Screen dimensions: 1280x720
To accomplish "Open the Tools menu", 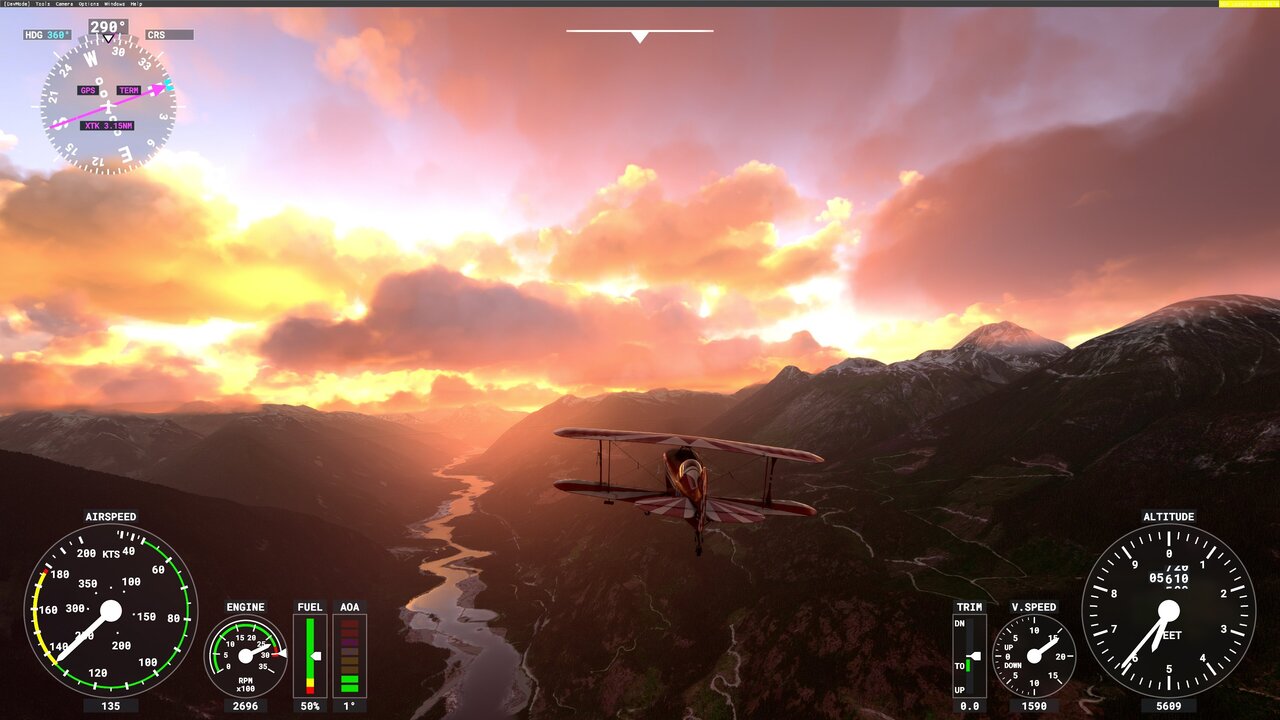I will click(x=42, y=3).
